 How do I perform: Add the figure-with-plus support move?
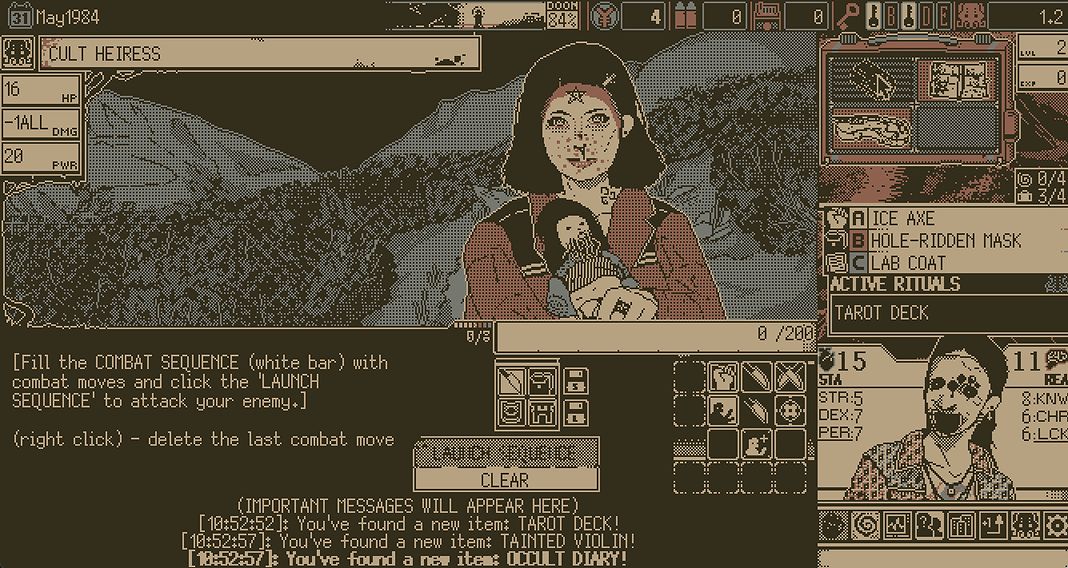point(757,443)
